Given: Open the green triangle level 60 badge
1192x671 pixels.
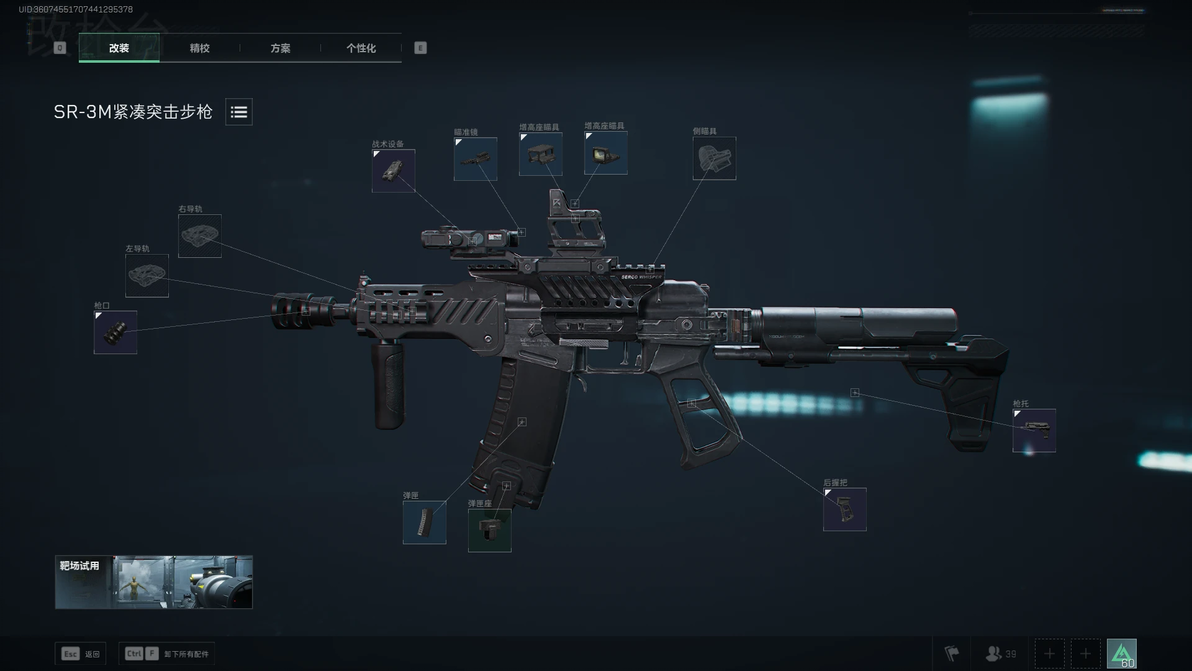Looking at the screenshot, I should pos(1121,654).
